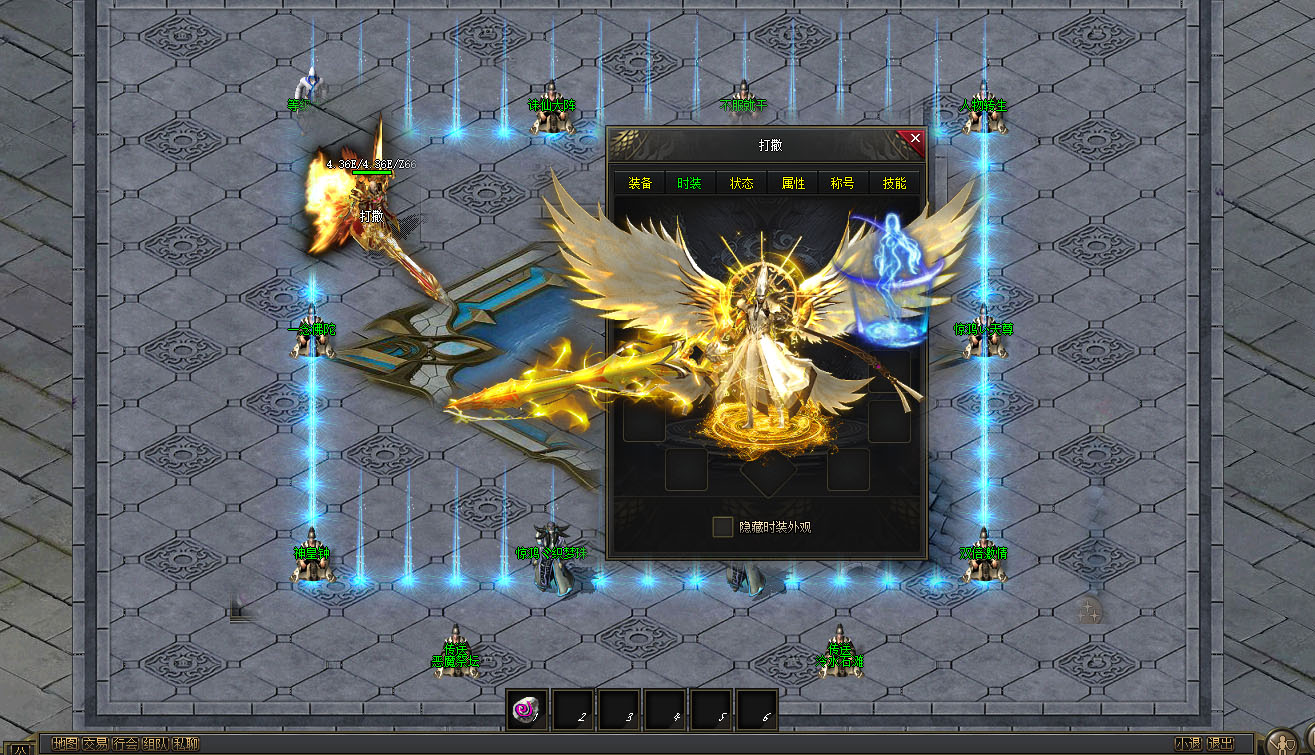The image size is (1315, 755).
Task: Open the round character icon at bottom corner
Action: [x=1282, y=743]
